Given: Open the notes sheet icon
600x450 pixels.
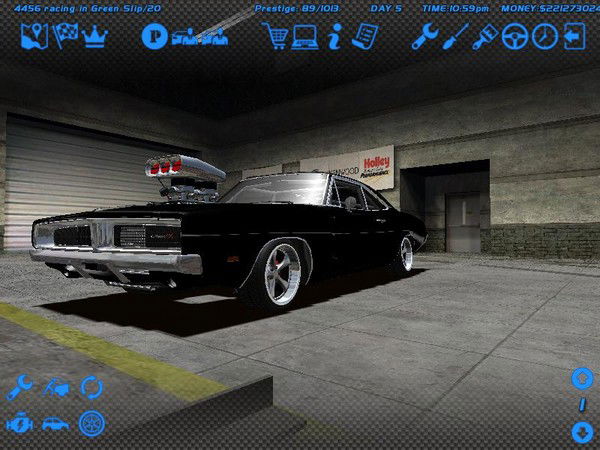Looking at the screenshot, I should click(365, 37).
